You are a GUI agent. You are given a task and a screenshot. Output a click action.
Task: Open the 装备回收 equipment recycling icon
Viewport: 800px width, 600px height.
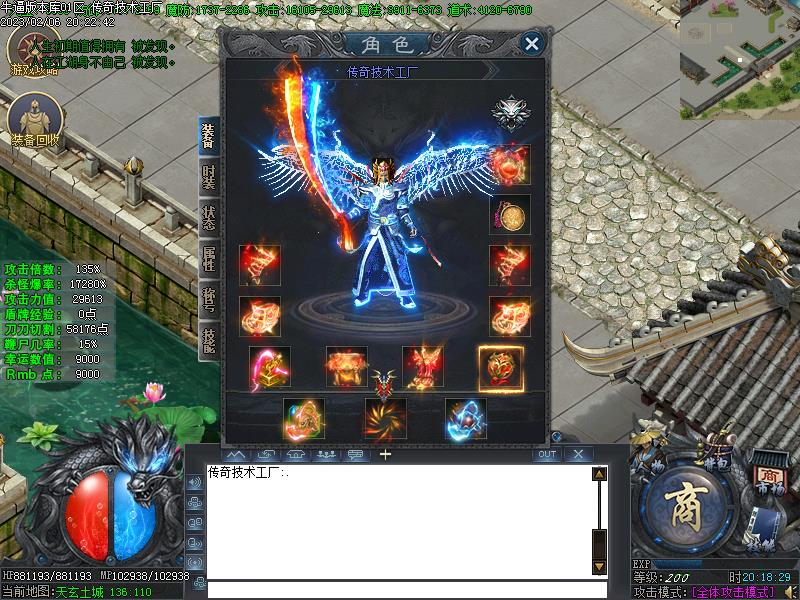[35, 120]
